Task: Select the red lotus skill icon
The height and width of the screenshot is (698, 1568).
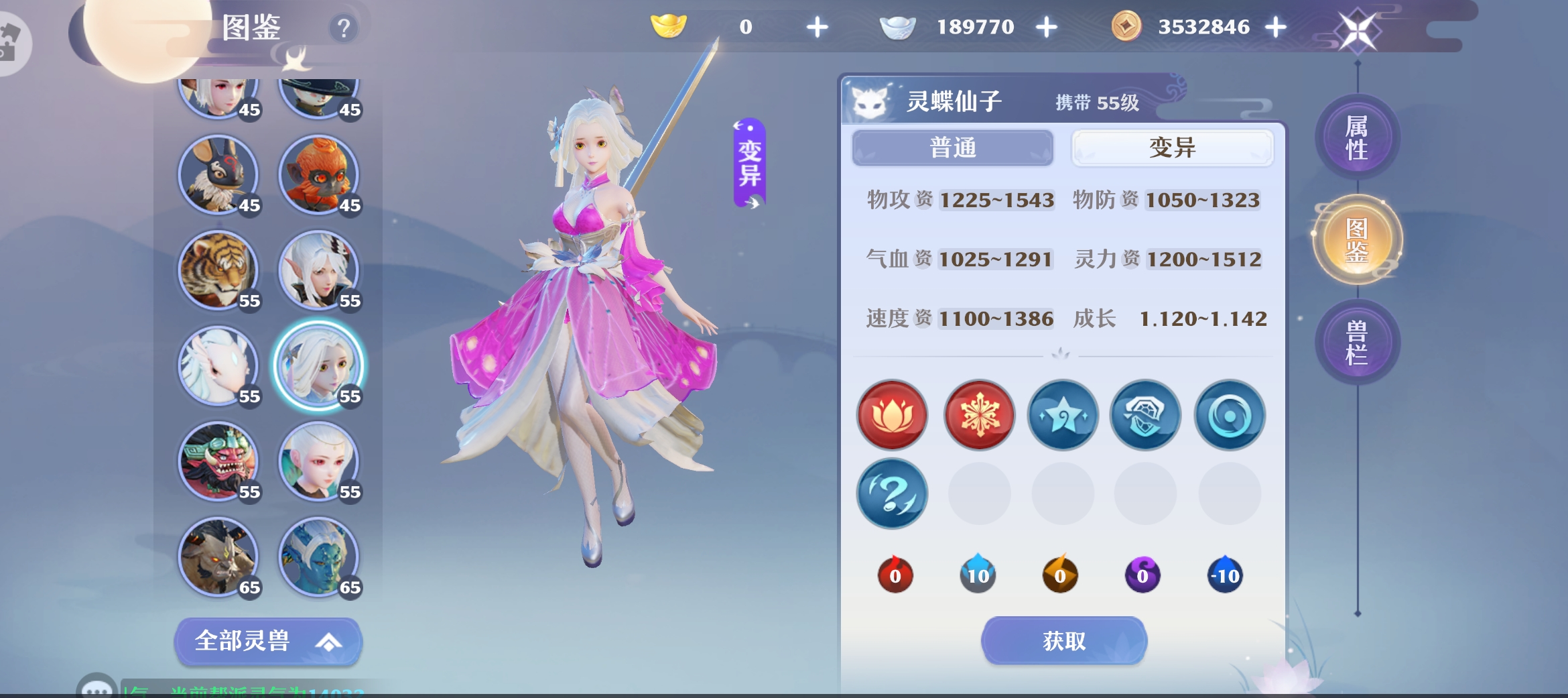Action: [x=893, y=416]
